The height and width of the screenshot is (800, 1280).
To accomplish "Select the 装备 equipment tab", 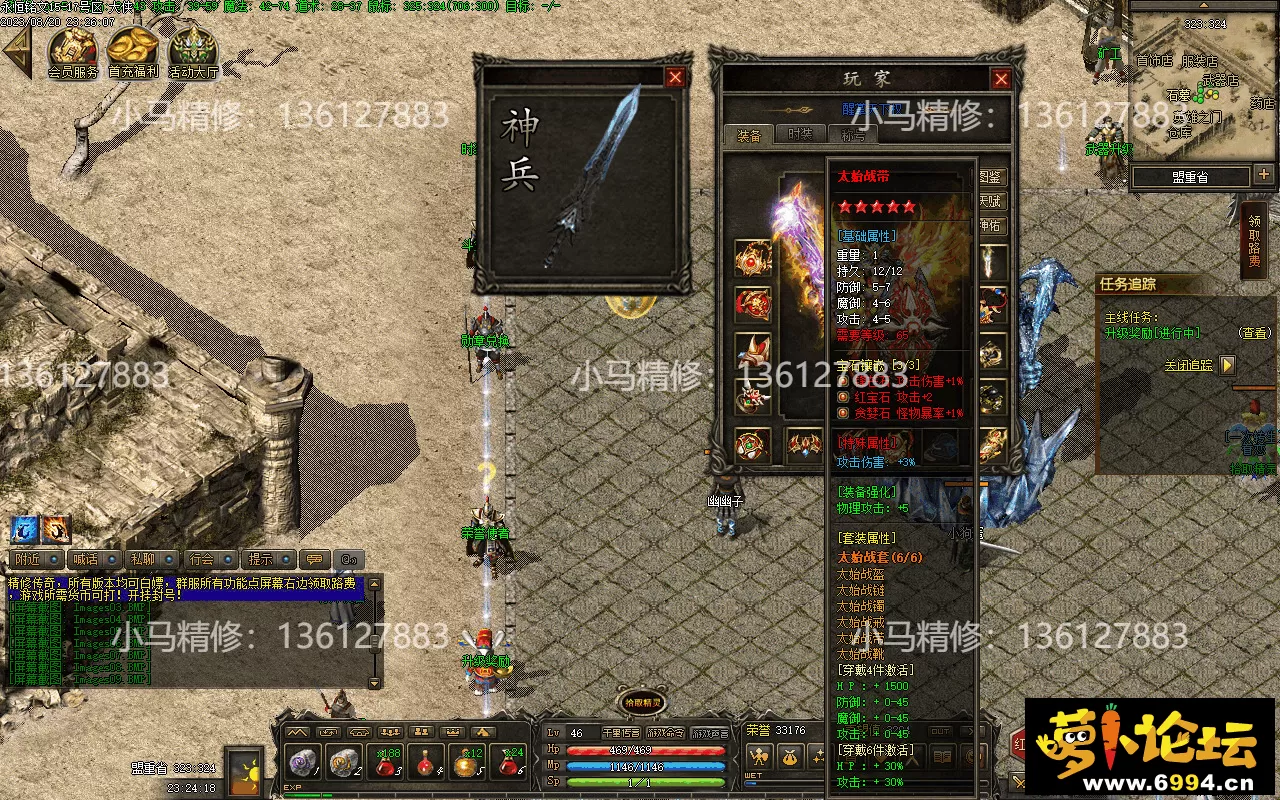I will [x=749, y=135].
